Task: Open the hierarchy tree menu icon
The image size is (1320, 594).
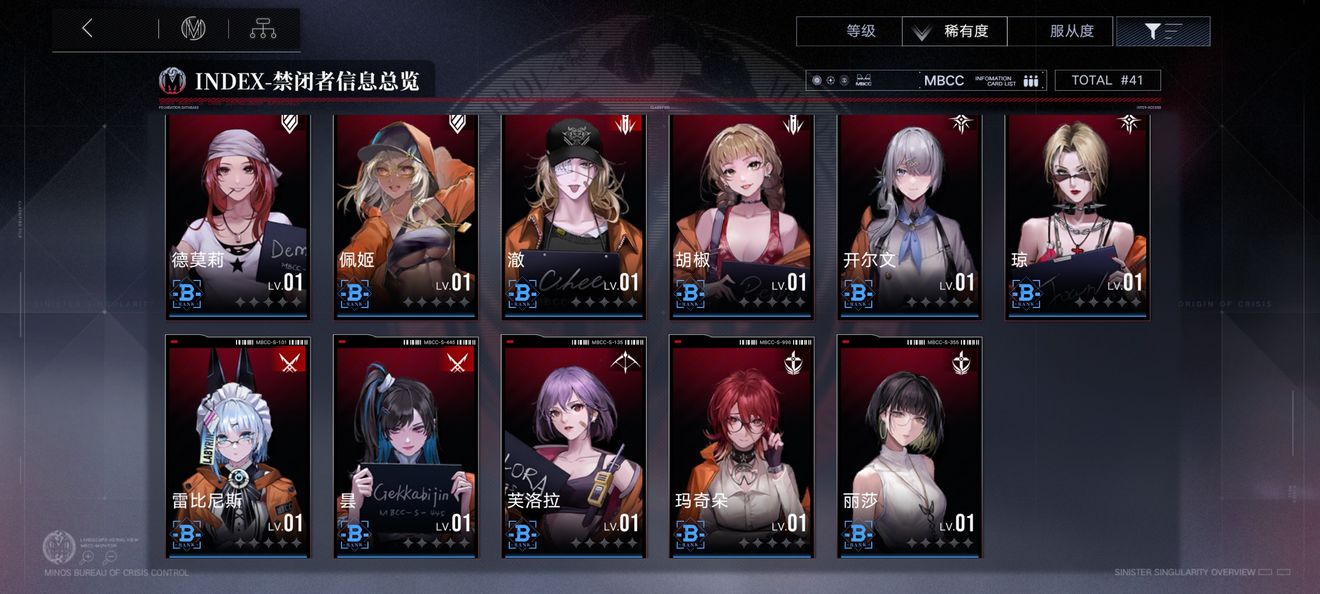Action: 263,29
